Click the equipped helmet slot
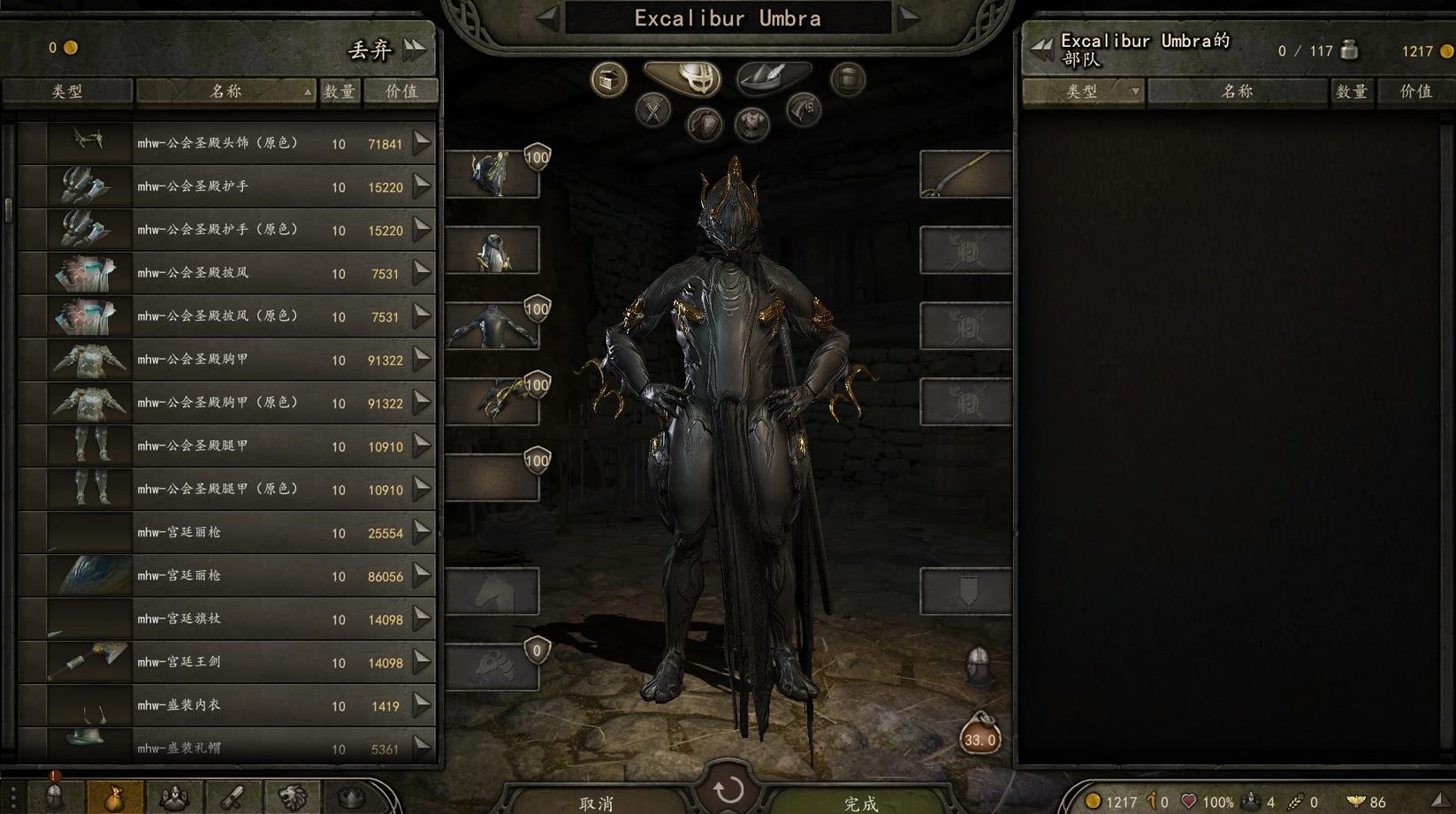This screenshot has width=1456, height=814. click(492, 173)
